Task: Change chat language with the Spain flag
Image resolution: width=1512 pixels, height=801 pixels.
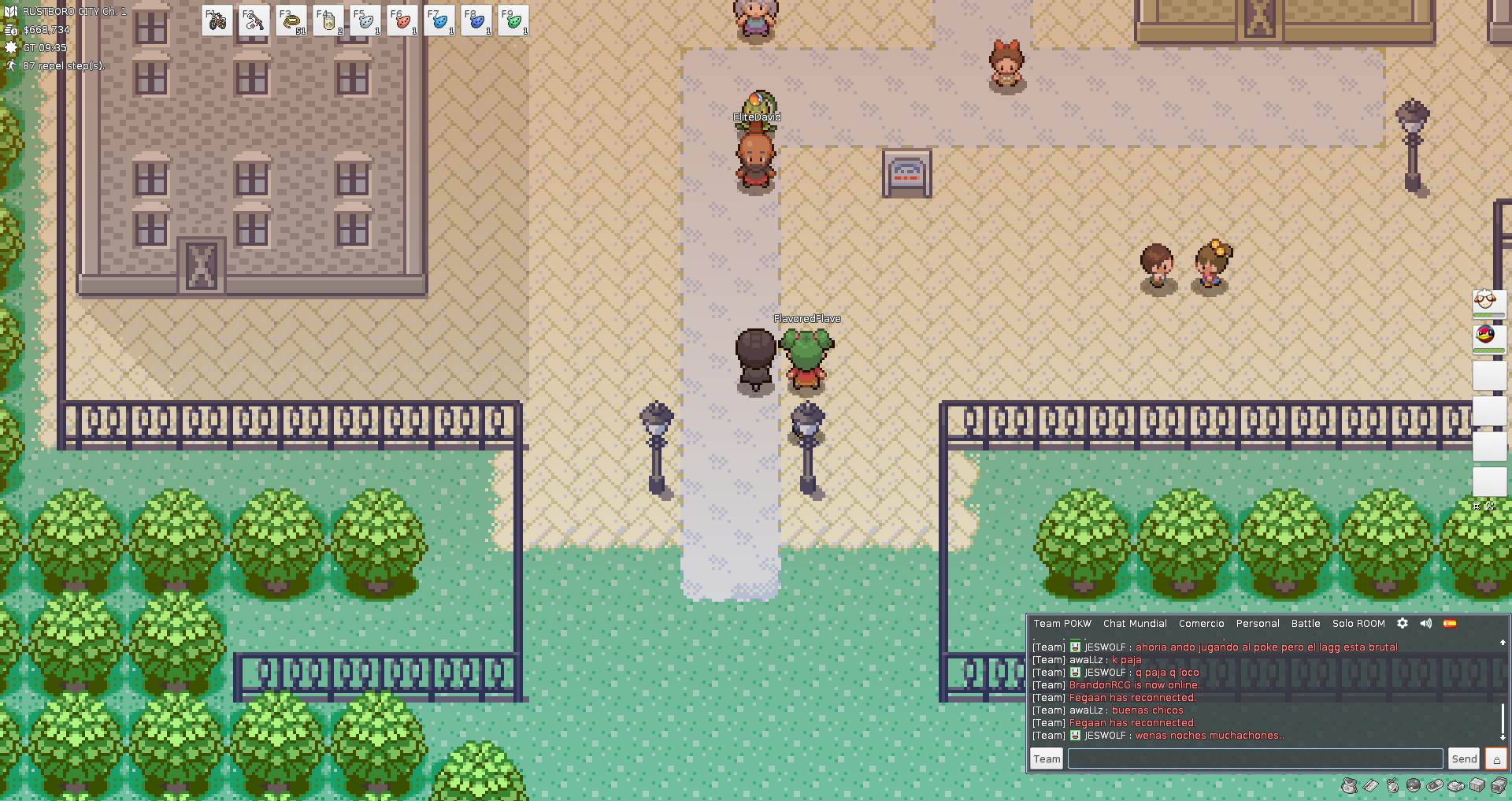Action: tap(1450, 624)
